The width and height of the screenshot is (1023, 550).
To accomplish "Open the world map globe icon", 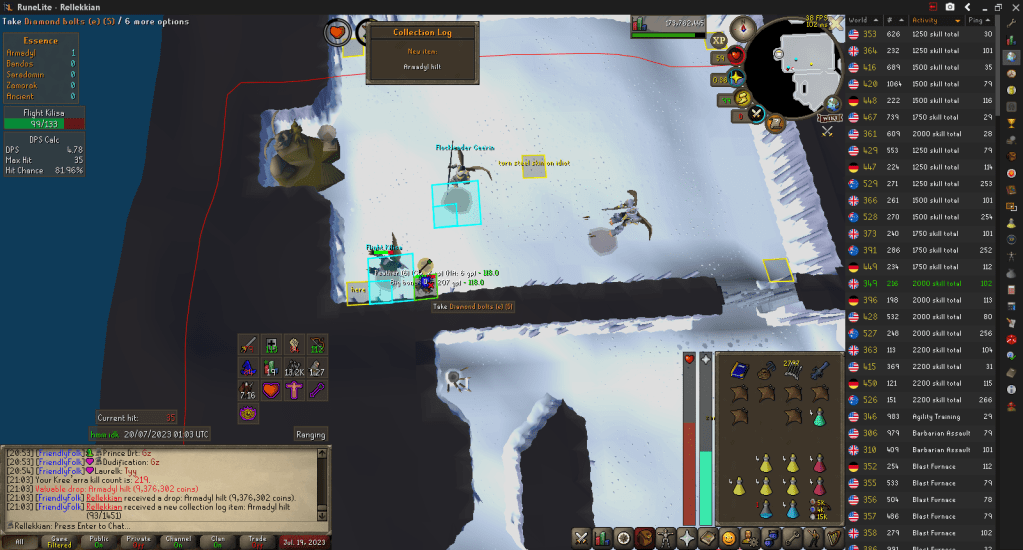I will tap(831, 103).
